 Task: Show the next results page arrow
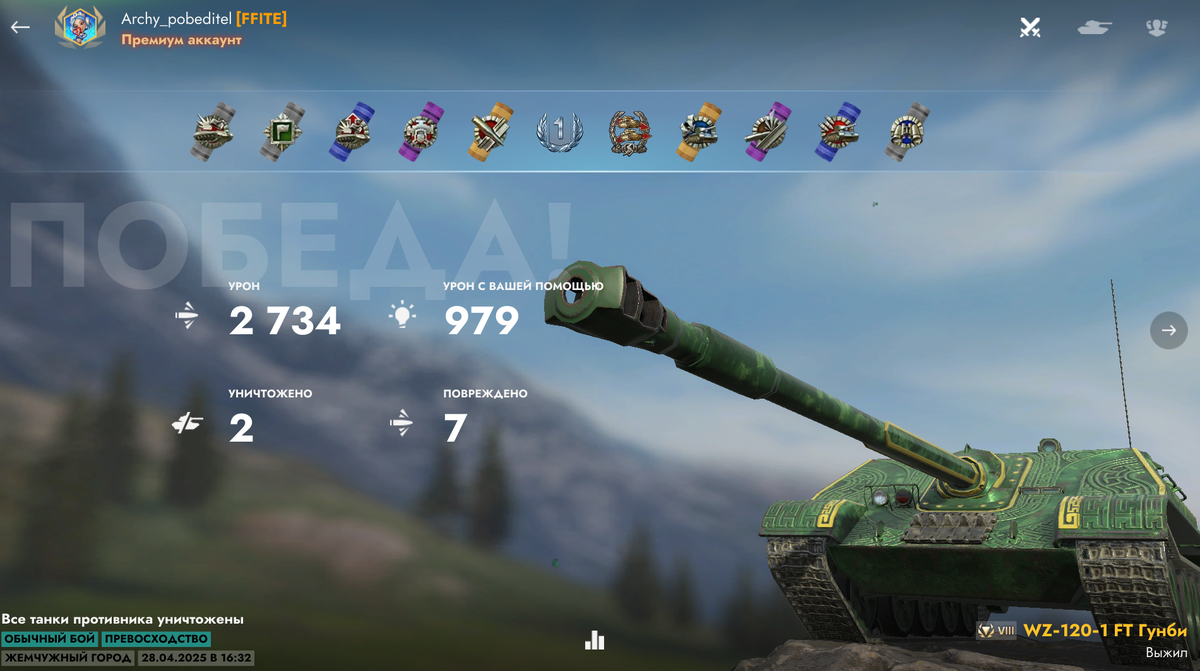coord(1168,330)
